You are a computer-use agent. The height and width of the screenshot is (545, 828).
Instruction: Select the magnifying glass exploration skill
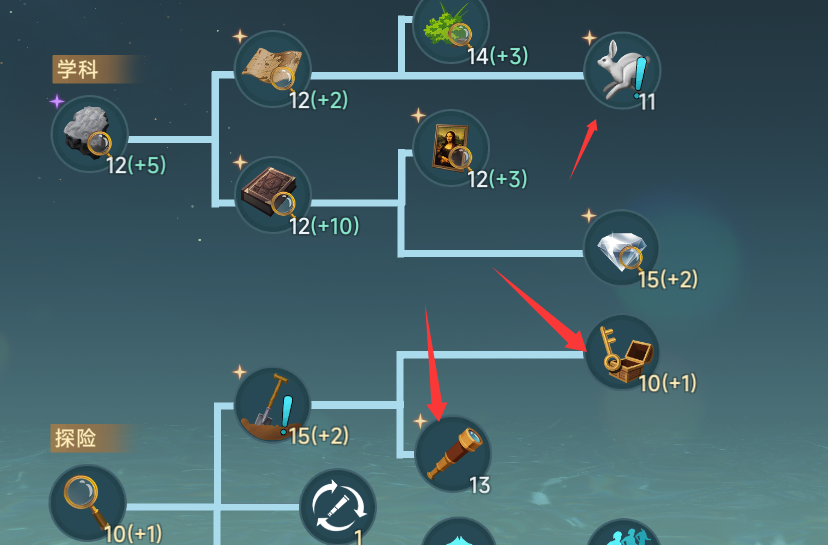(x=88, y=502)
